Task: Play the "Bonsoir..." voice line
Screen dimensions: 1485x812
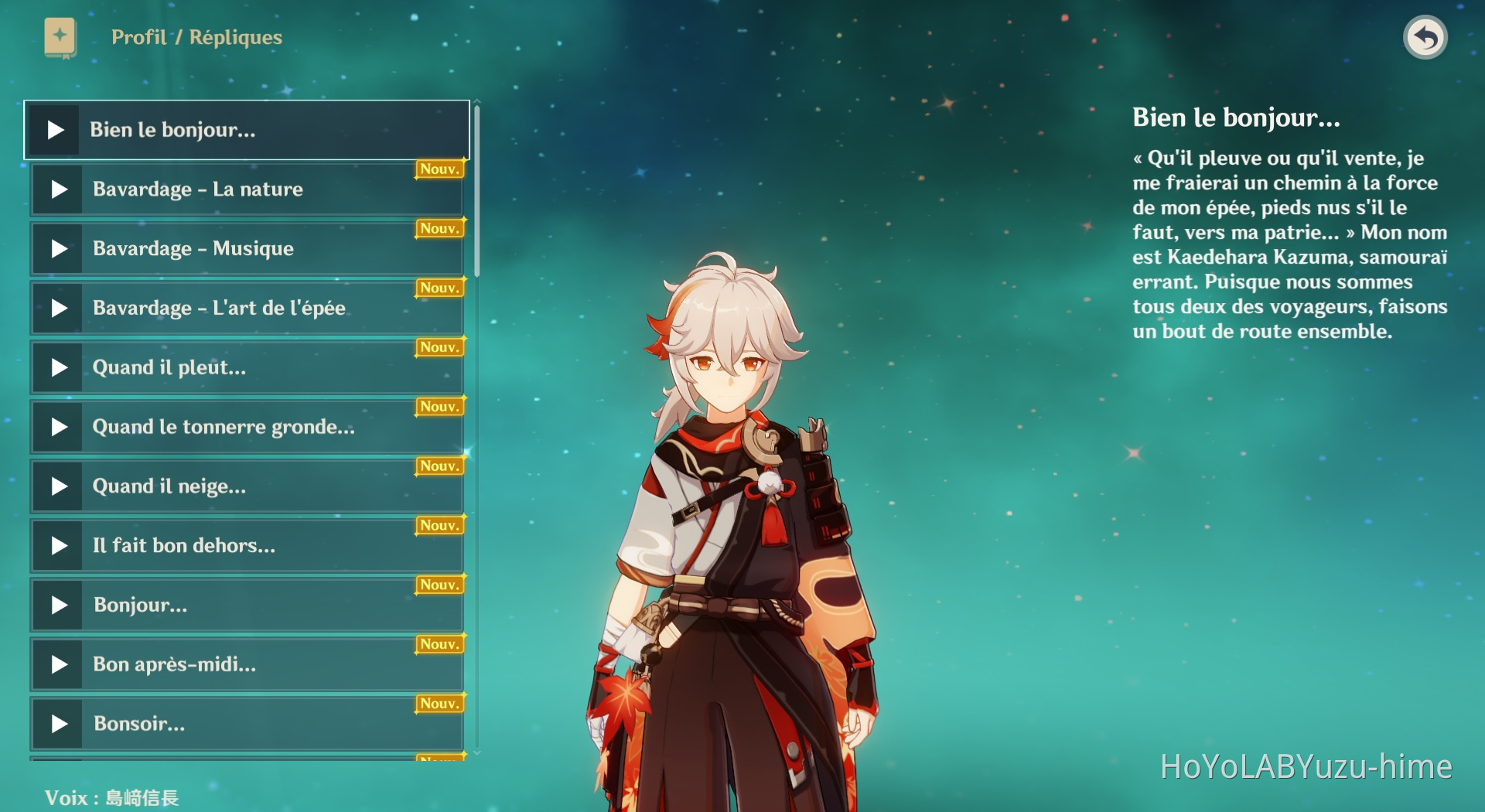Action: [x=57, y=724]
